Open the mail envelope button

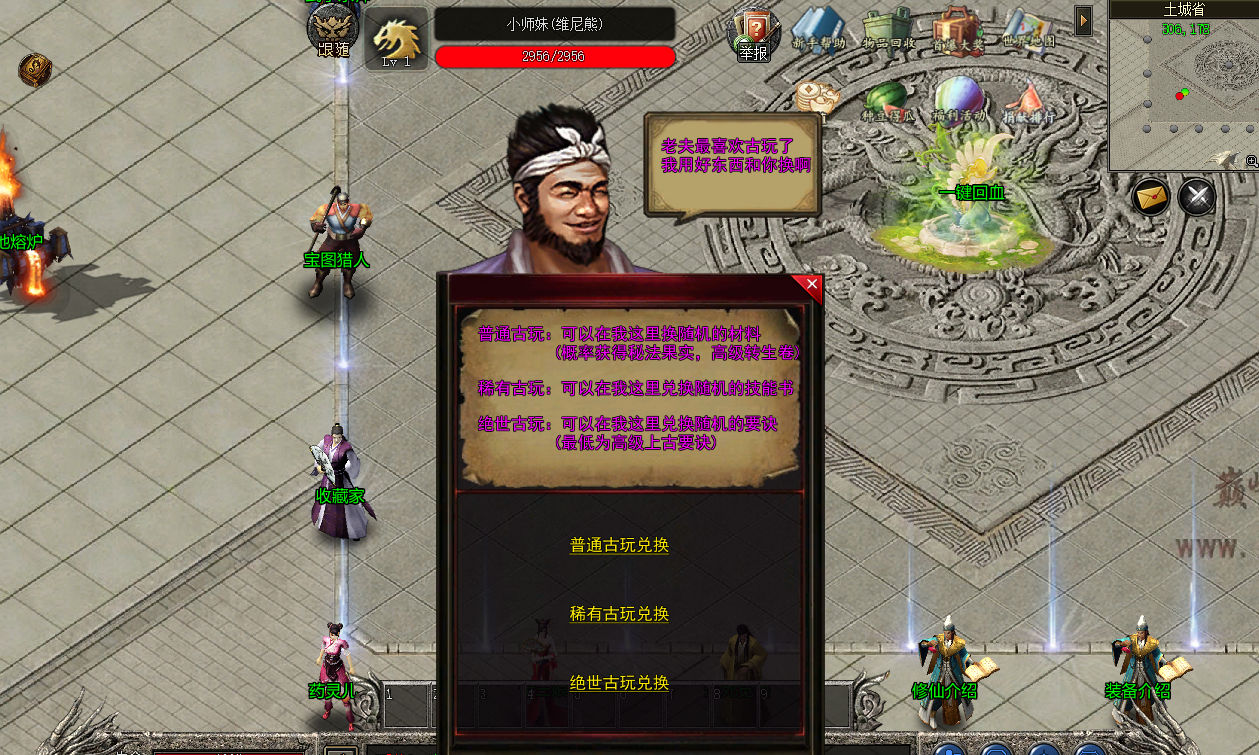click(1152, 196)
